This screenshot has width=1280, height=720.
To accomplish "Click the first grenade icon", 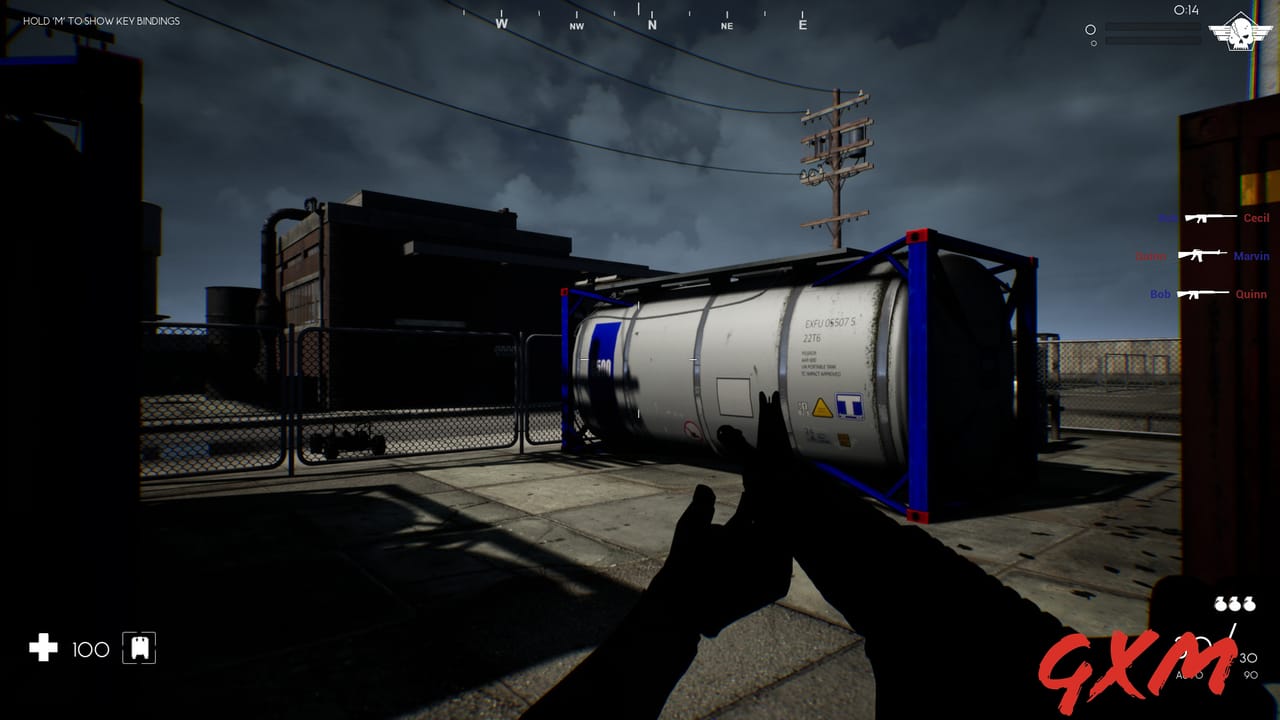I will [x=1220, y=604].
